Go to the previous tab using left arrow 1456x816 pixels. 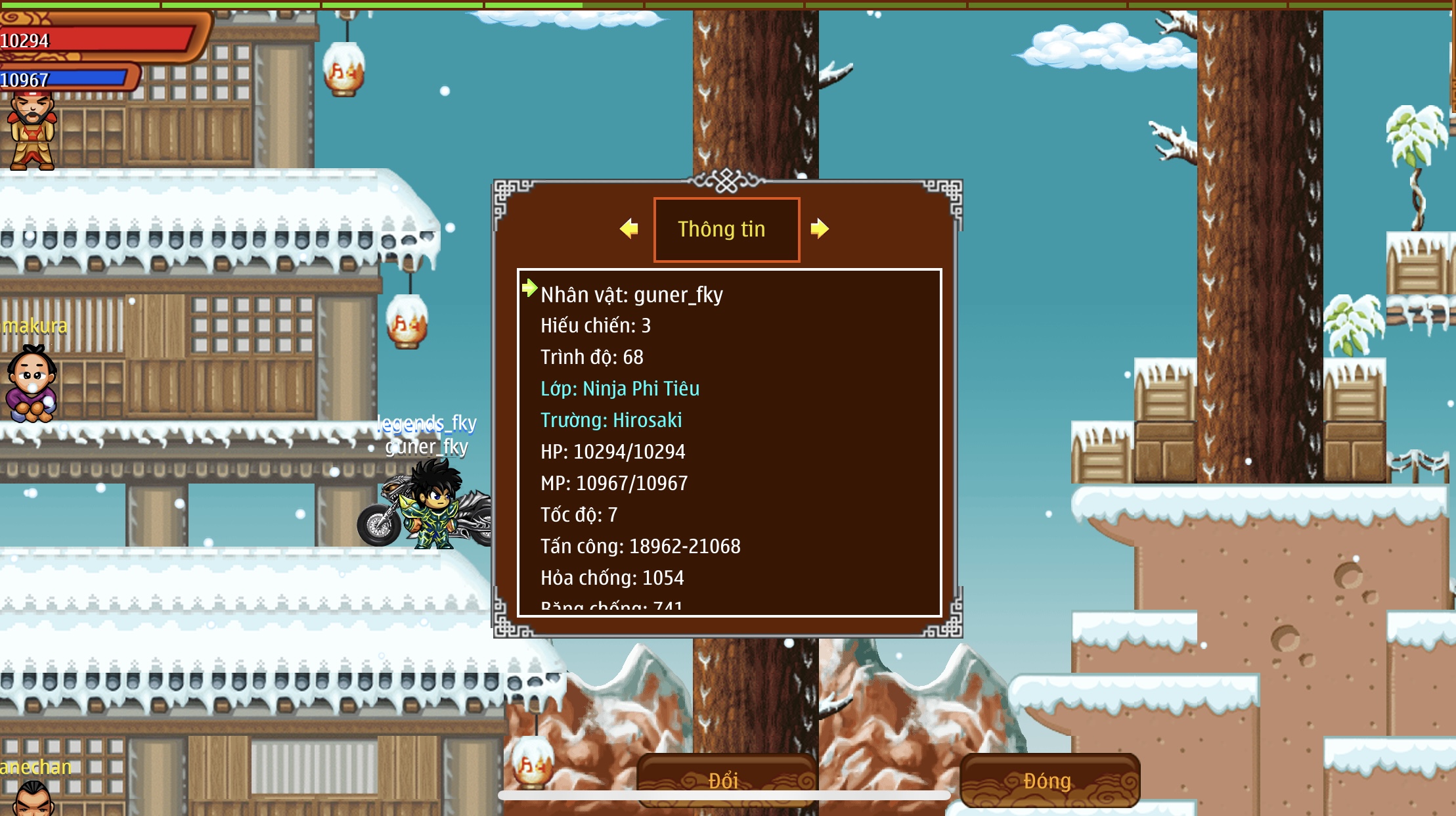click(629, 229)
